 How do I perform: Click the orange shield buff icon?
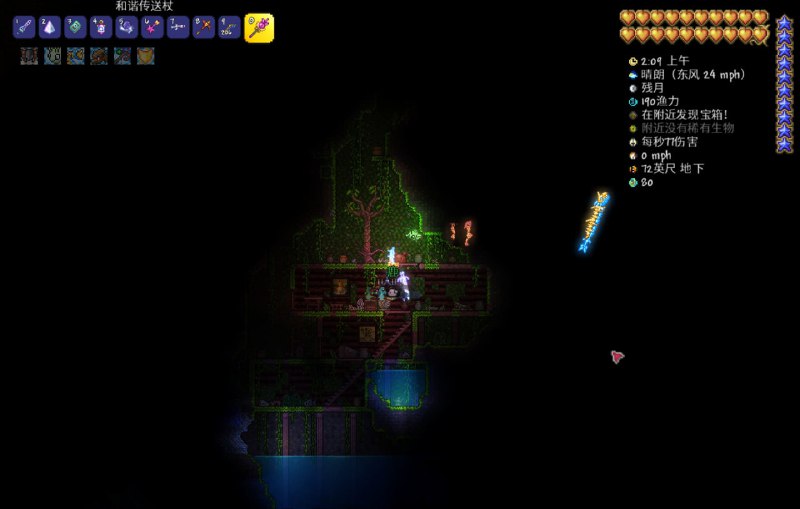pos(146,56)
